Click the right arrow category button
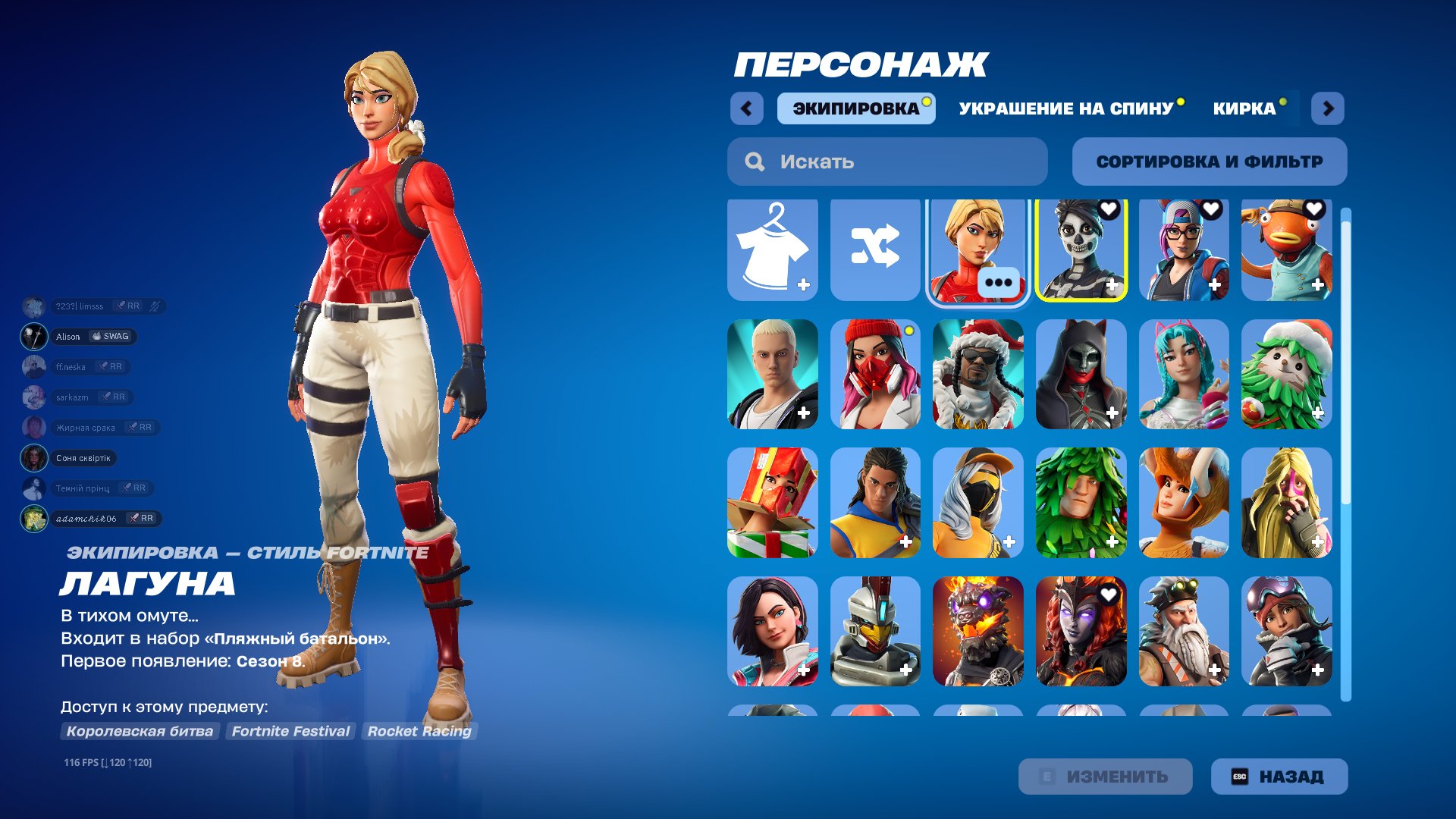 [1328, 108]
